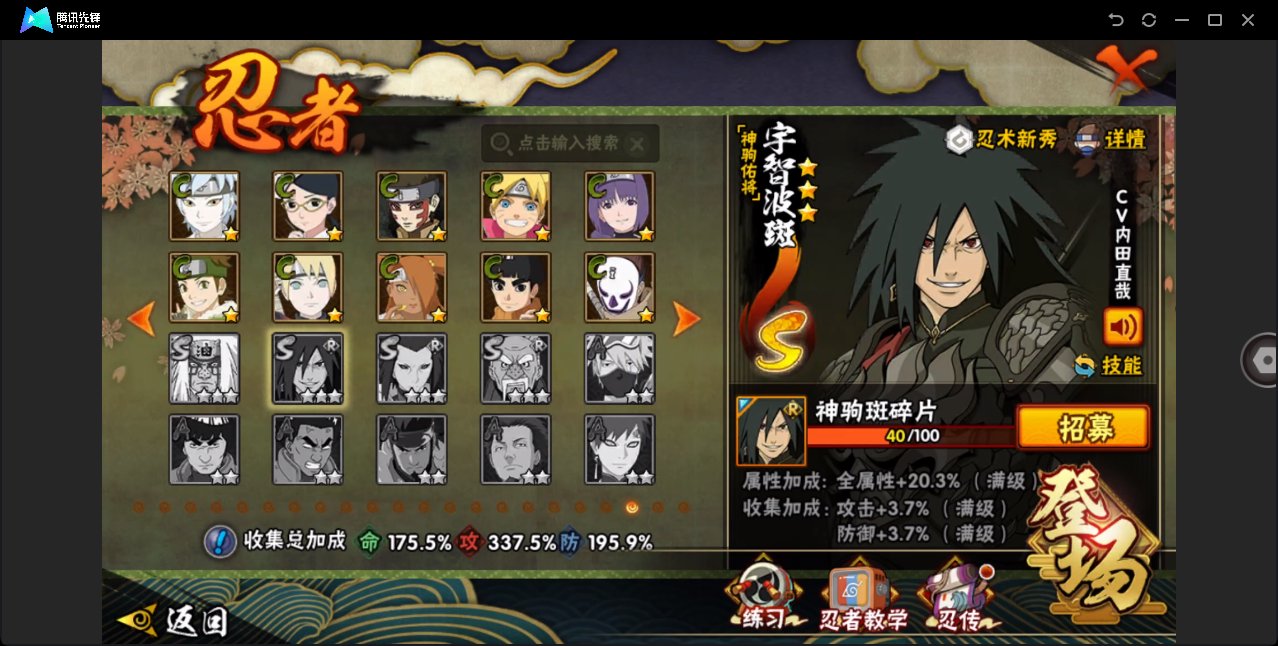Select the glasses-wearing Sarada portrait
1278x646 pixels.
pos(307,206)
